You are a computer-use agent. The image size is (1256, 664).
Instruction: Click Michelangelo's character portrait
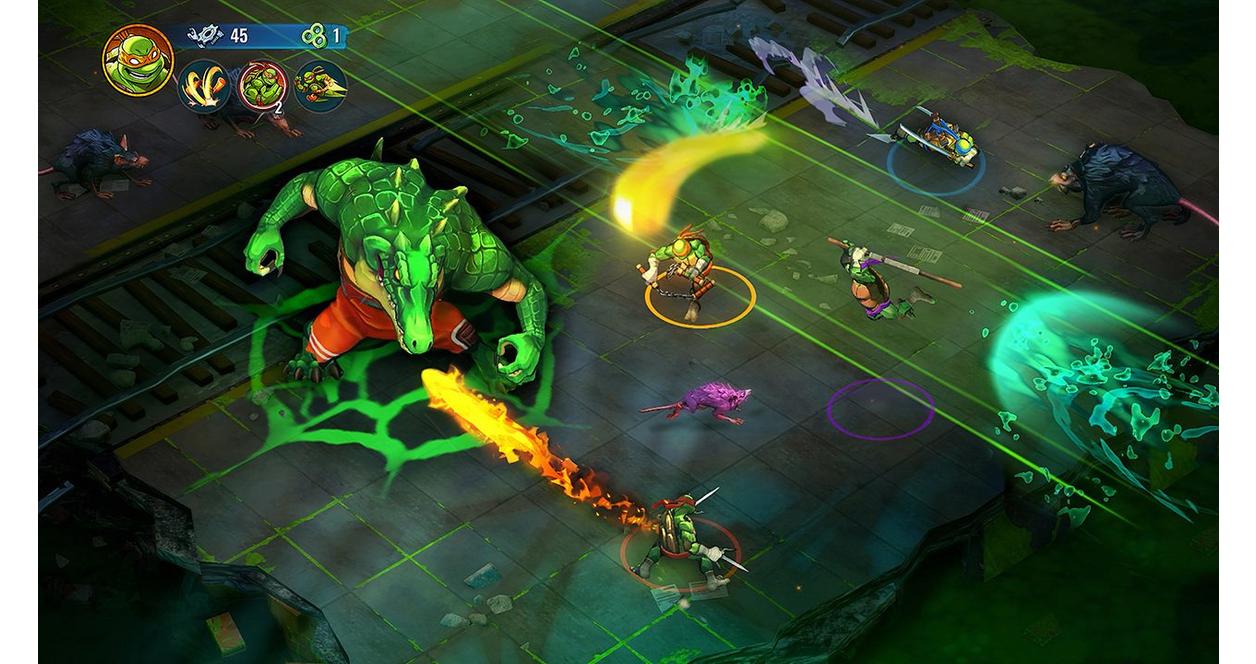click(138, 60)
